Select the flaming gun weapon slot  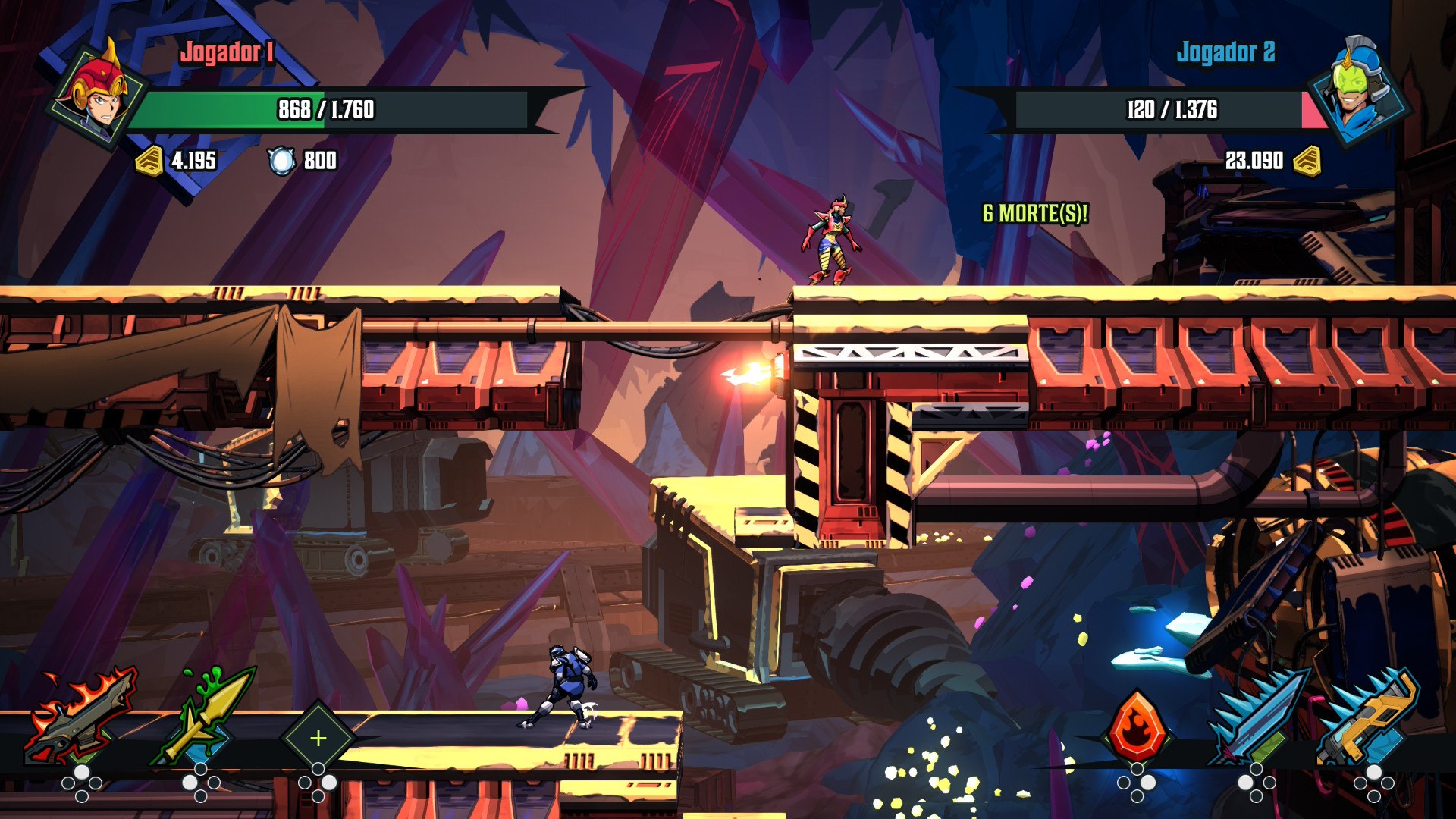click(x=81, y=717)
